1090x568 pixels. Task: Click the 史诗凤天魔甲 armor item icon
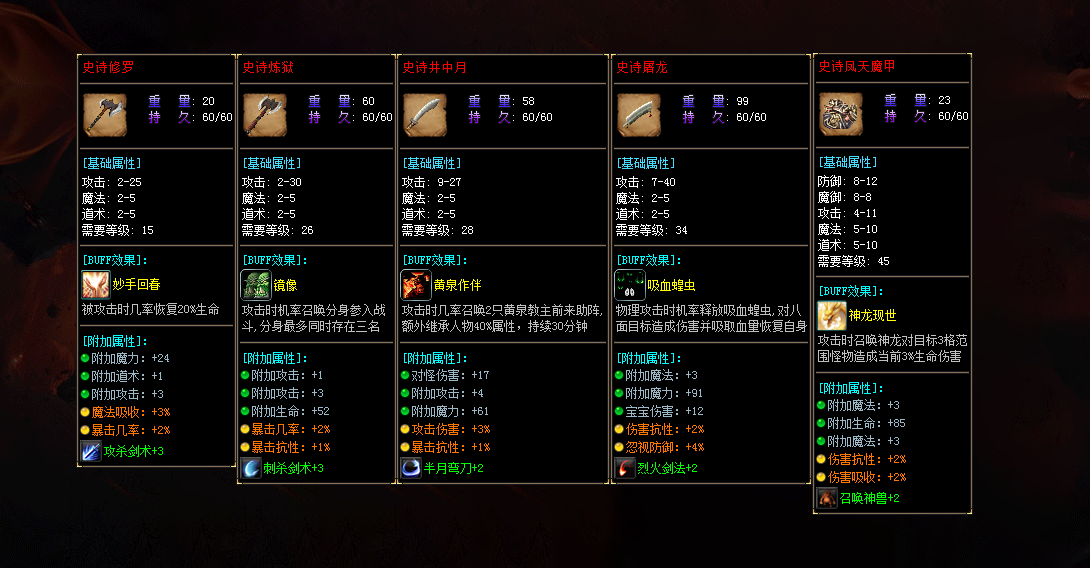coord(840,113)
